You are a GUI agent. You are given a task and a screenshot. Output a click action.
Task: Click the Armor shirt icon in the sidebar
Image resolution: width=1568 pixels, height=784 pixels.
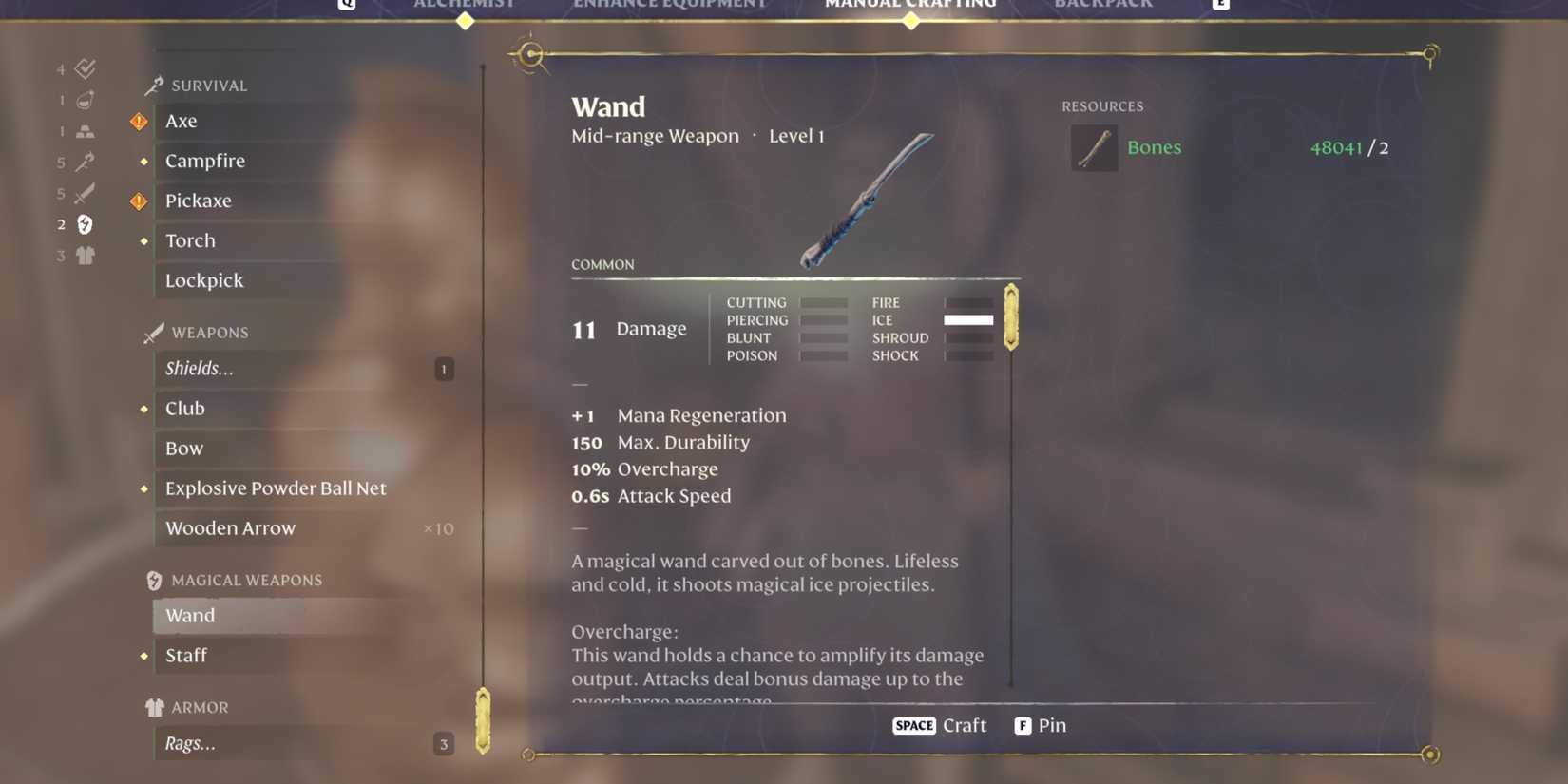click(154, 706)
